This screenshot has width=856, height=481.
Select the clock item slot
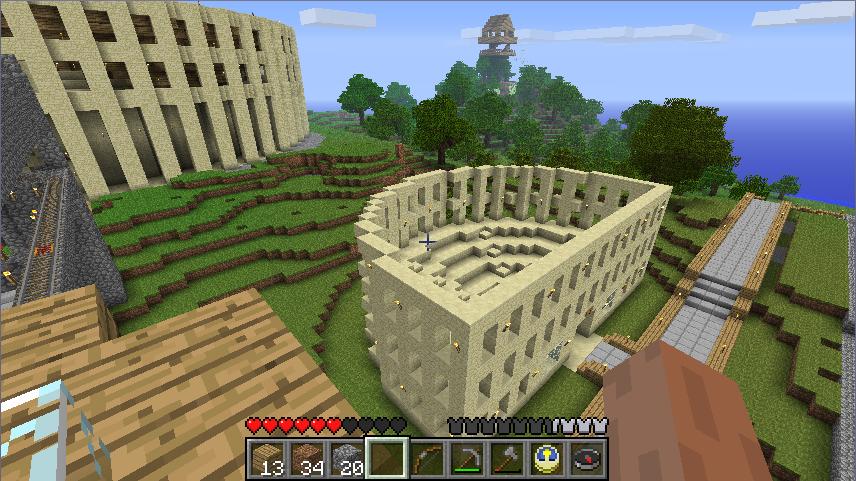546,459
